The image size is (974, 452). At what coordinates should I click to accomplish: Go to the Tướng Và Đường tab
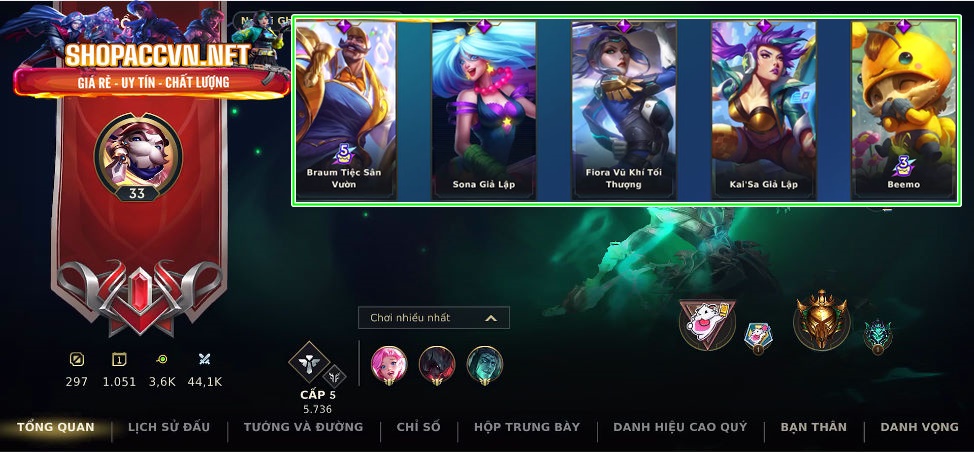tap(303, 428)
